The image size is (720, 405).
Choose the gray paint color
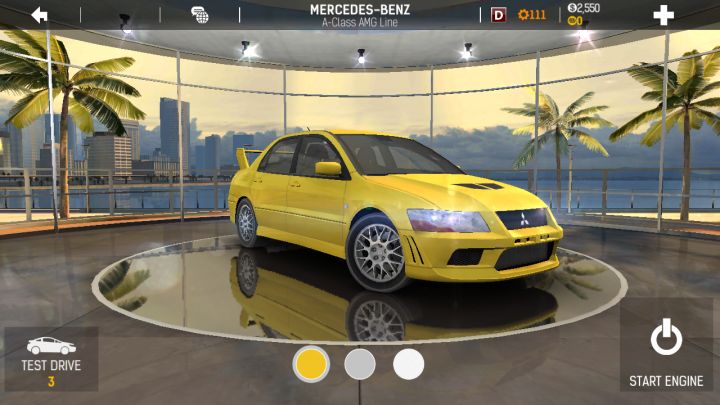tap(360, 364)
